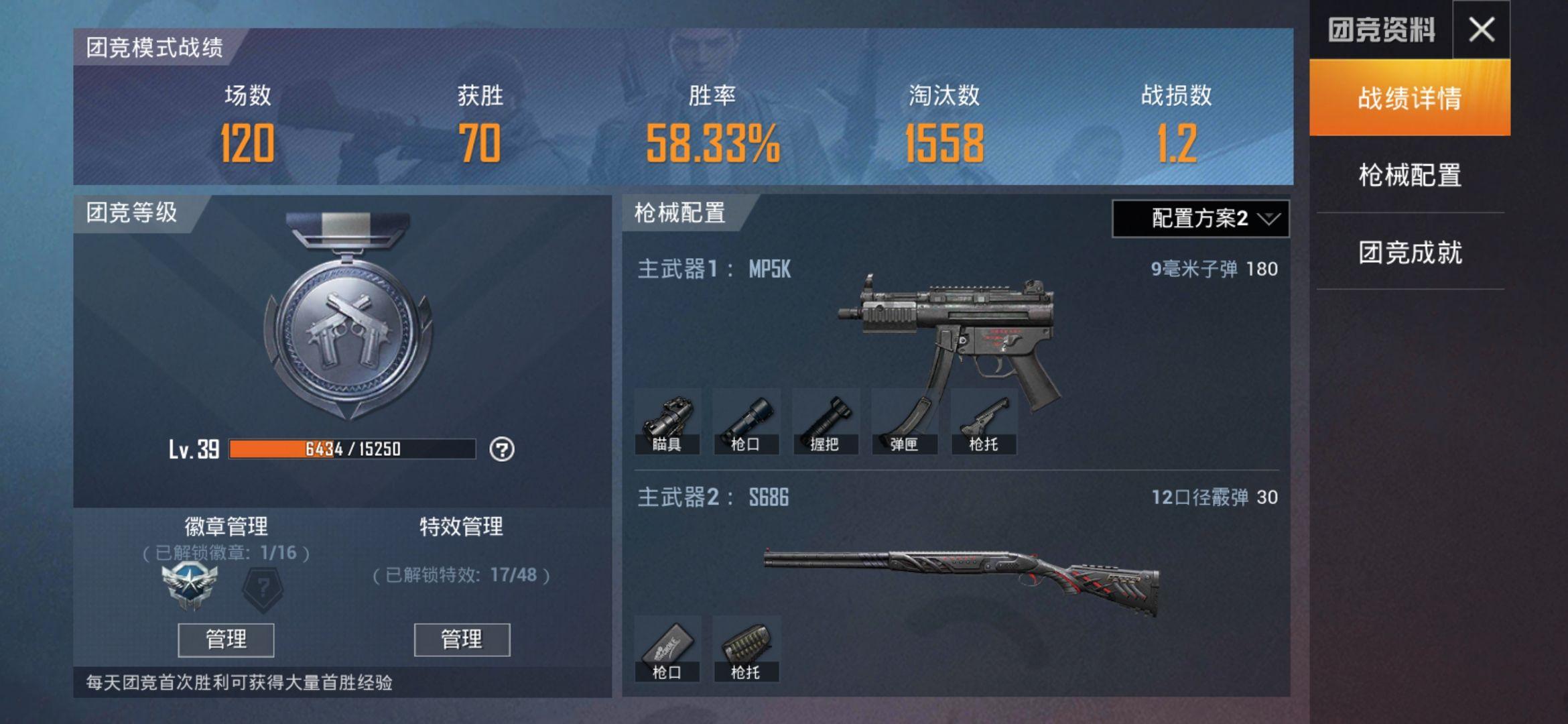
Task: Pick the MP5K magazine attachment slot
Action: [x=905, y=422]
